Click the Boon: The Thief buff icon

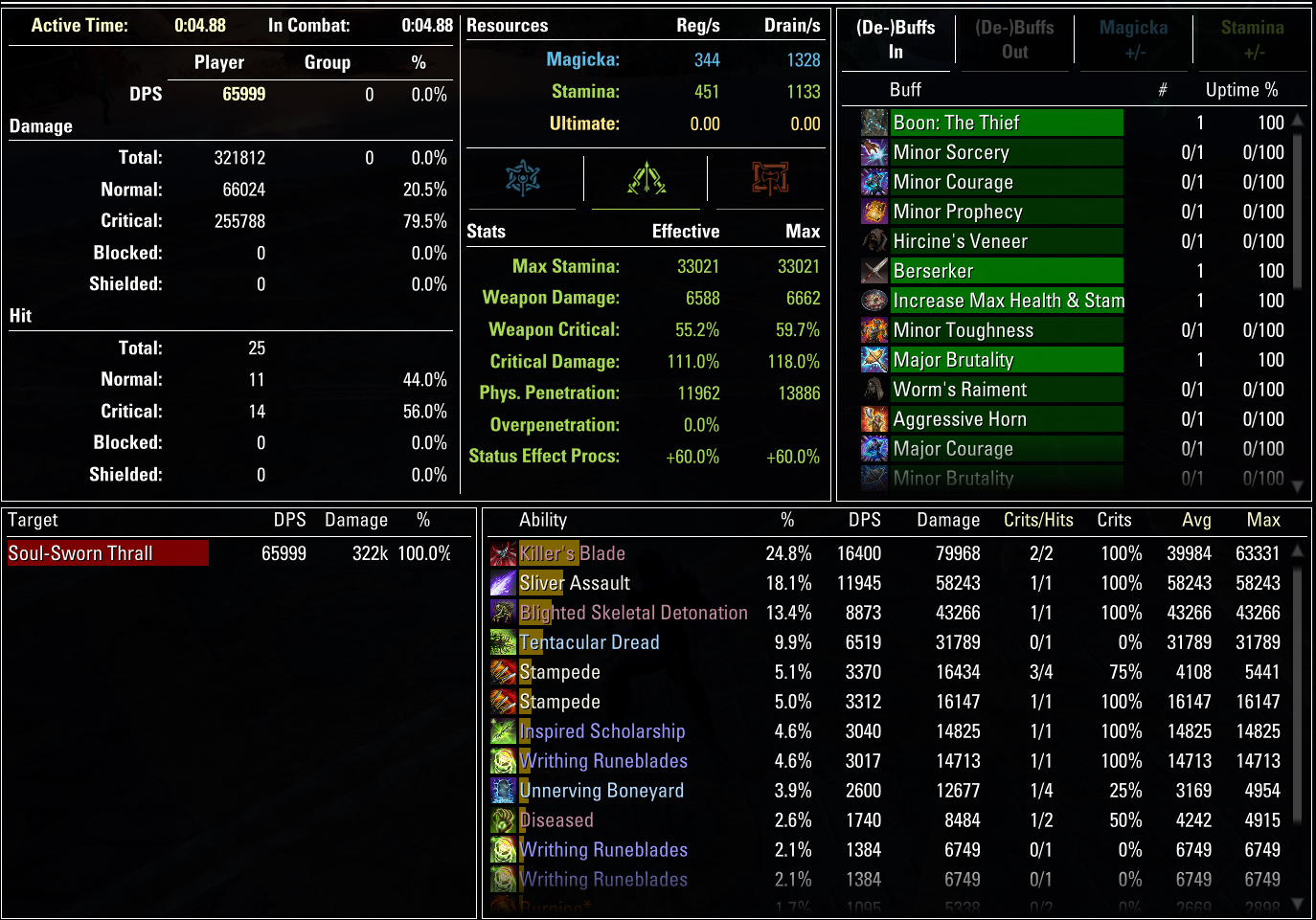pos(874,123)
